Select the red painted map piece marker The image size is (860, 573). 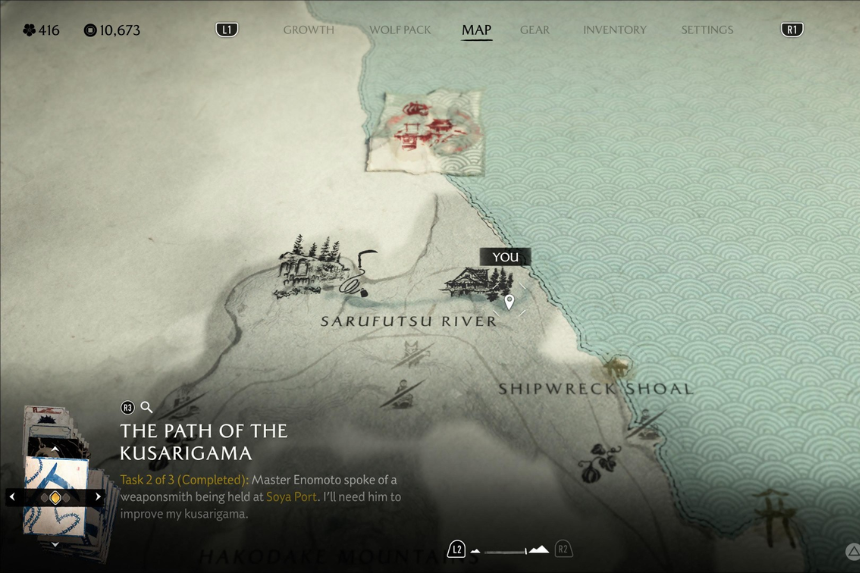point(424,130)
